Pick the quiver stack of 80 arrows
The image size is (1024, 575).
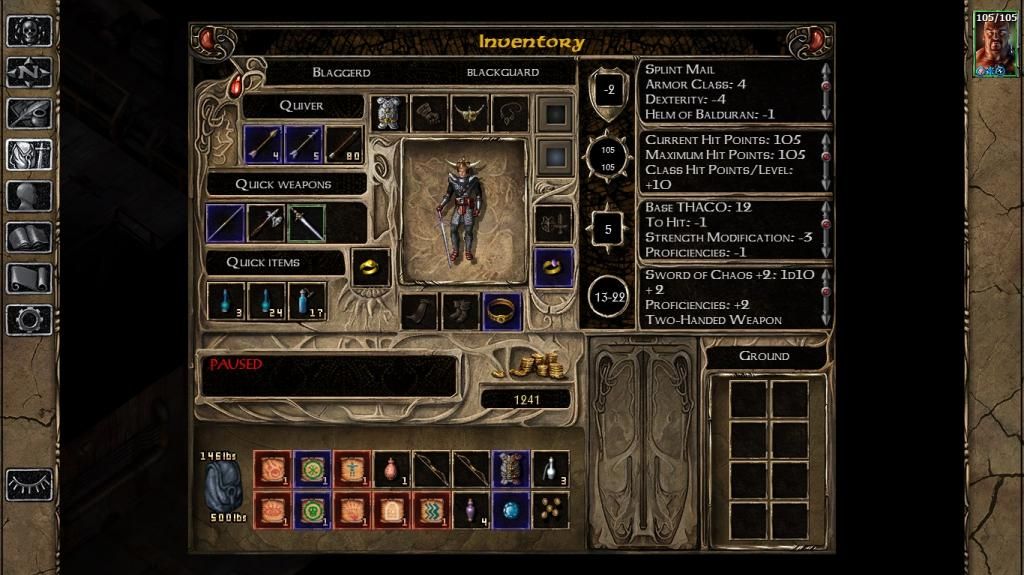(344, 144)
